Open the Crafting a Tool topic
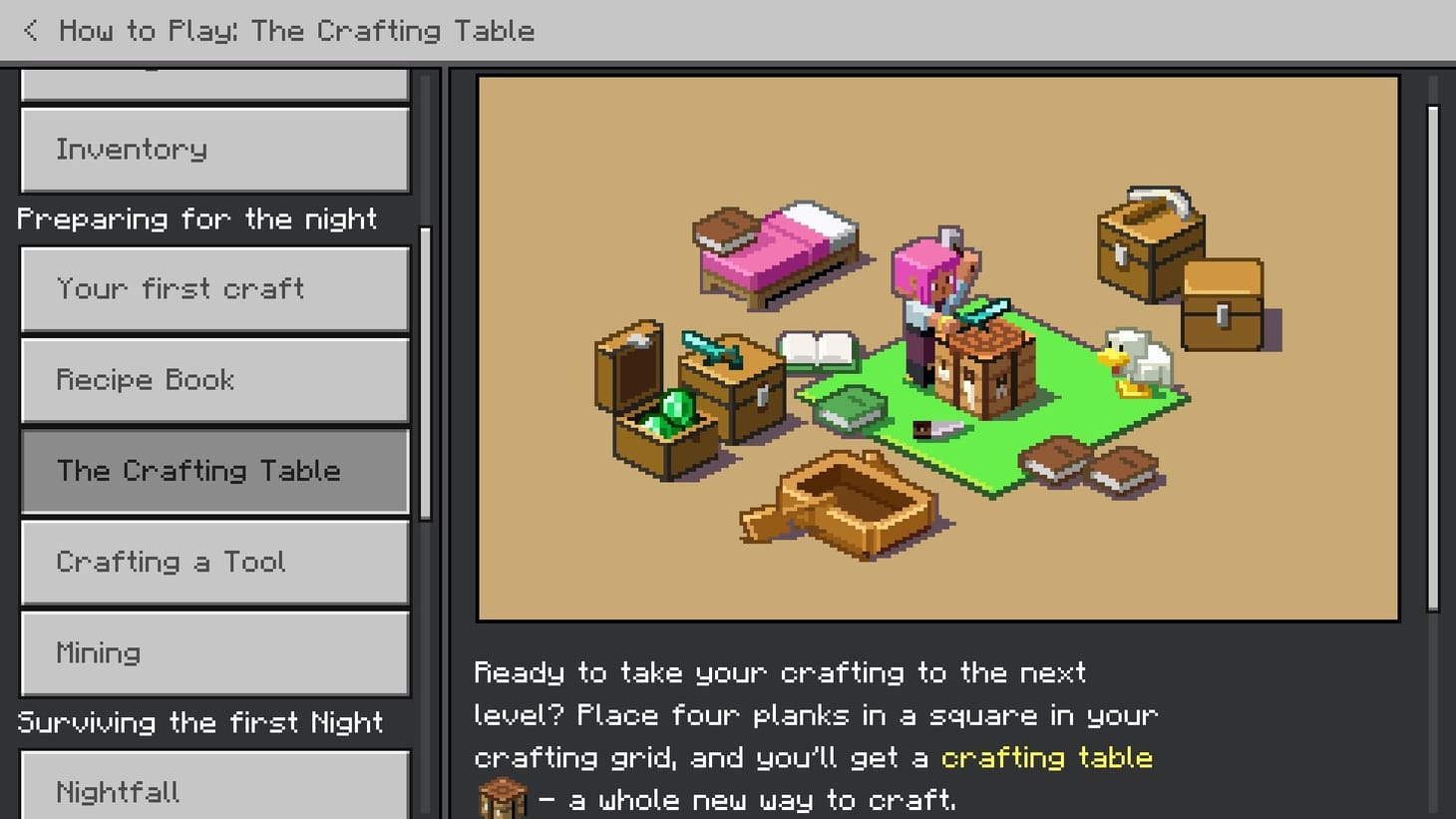This screenshot has width=1456, height=819. (x=214, y=562)
